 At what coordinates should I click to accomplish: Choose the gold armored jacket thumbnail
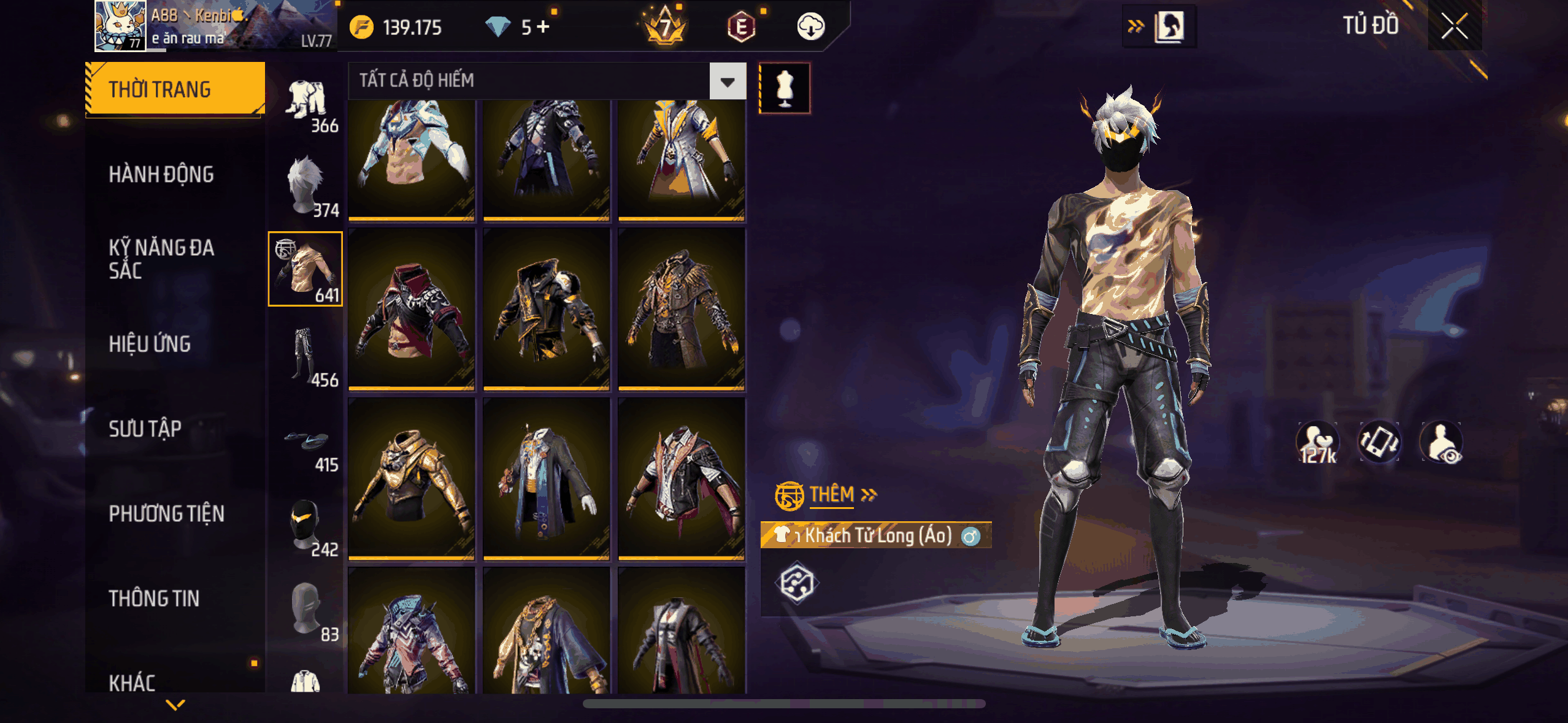point(412,479)
